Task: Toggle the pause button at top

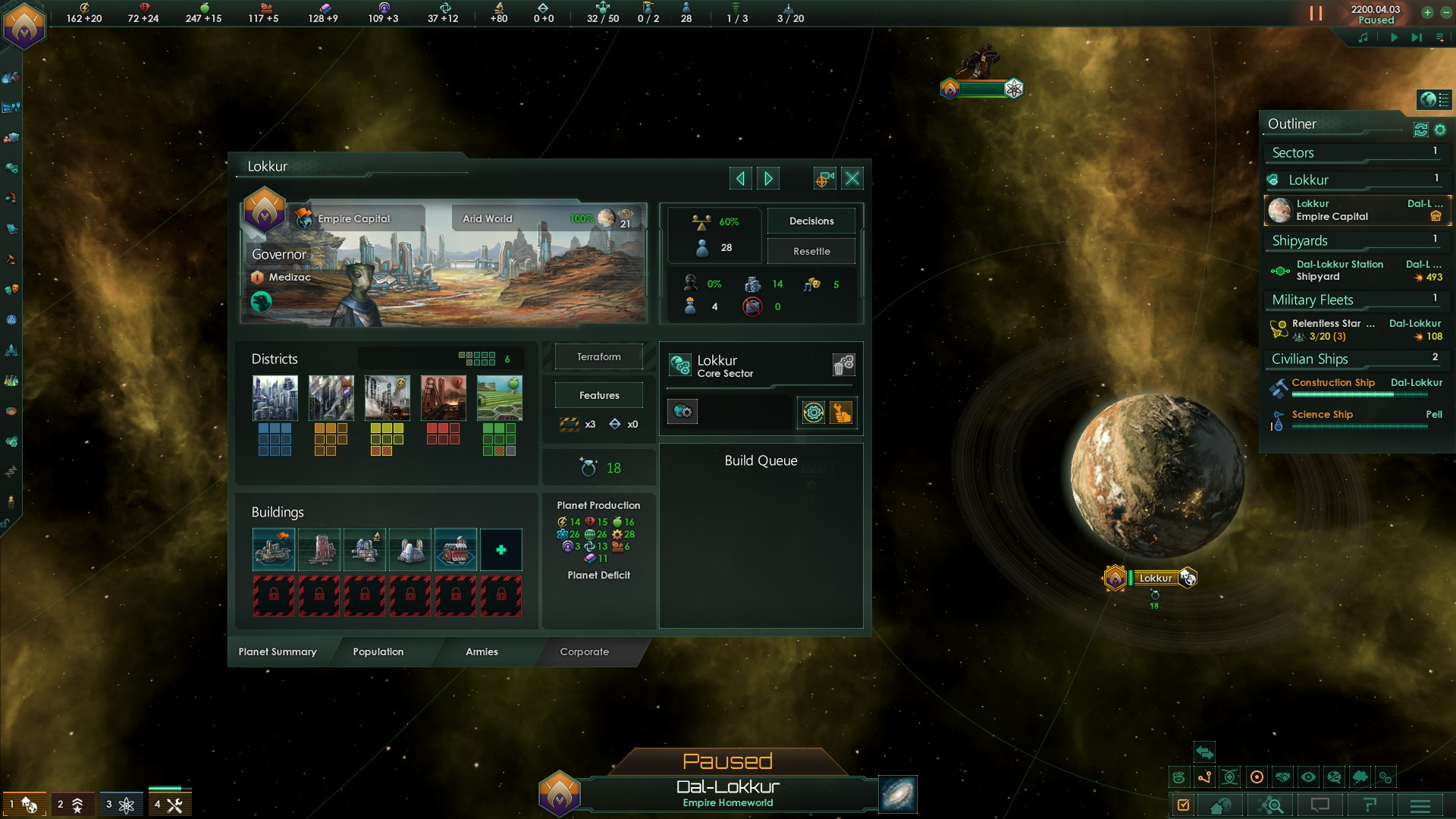Action: coord(1316,14)
